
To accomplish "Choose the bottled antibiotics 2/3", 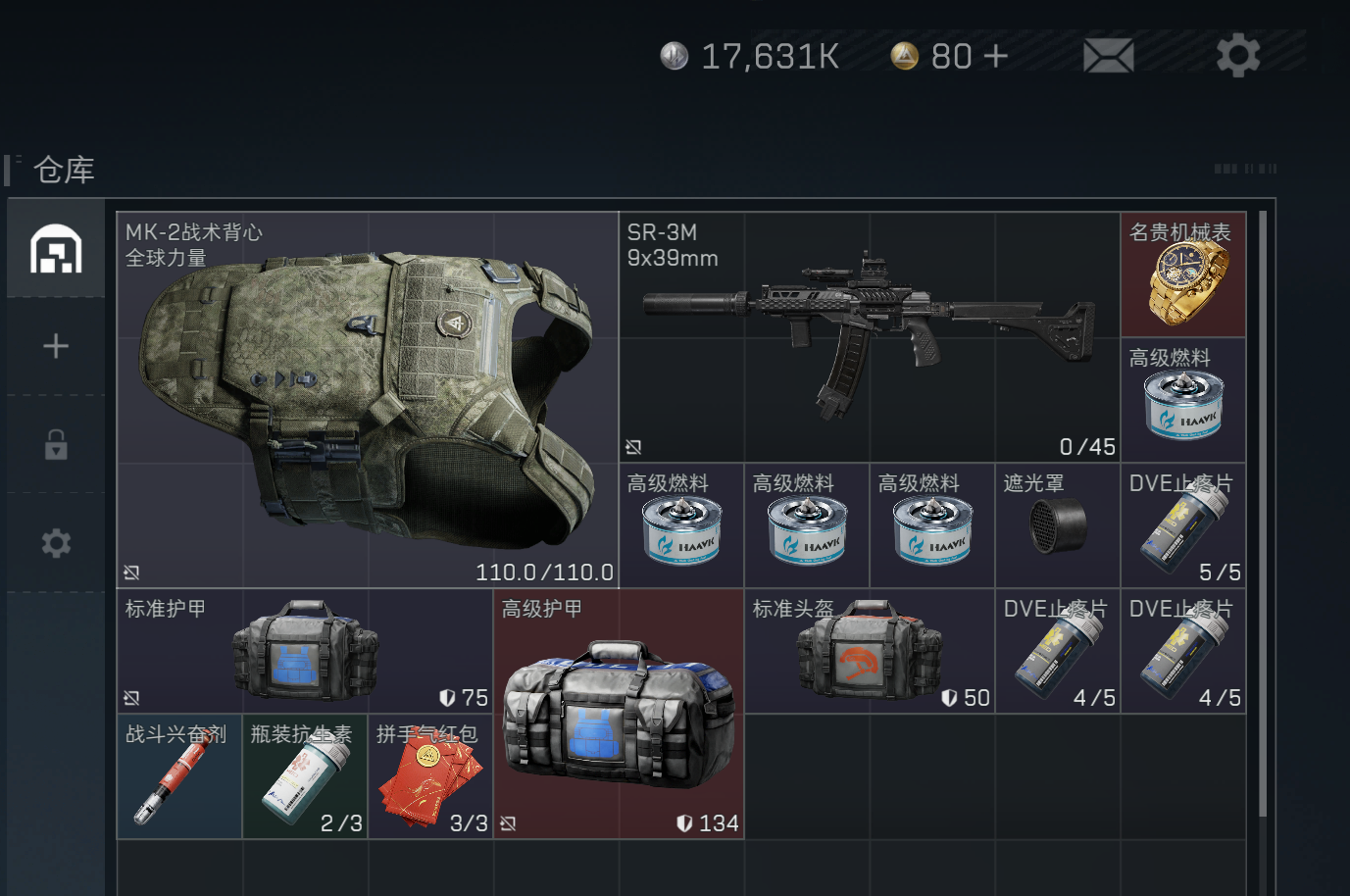I will tap(305, 776).
